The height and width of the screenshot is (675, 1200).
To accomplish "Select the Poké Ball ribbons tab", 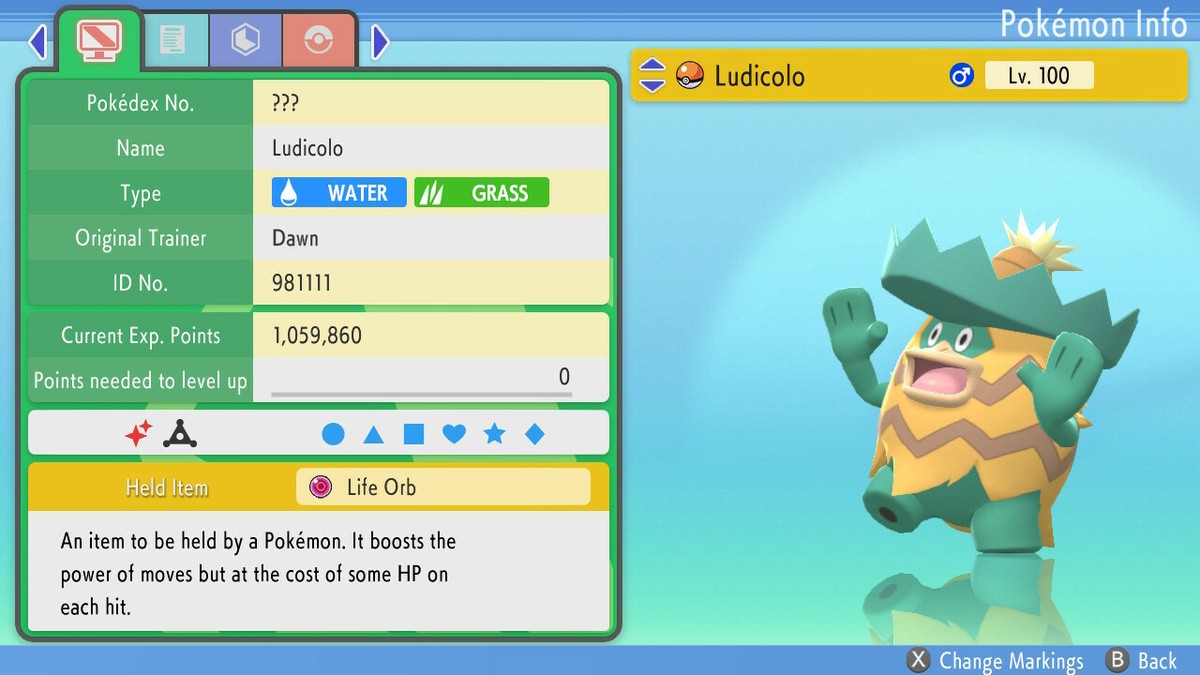I will pyautogui.click(x=318, y=40).
